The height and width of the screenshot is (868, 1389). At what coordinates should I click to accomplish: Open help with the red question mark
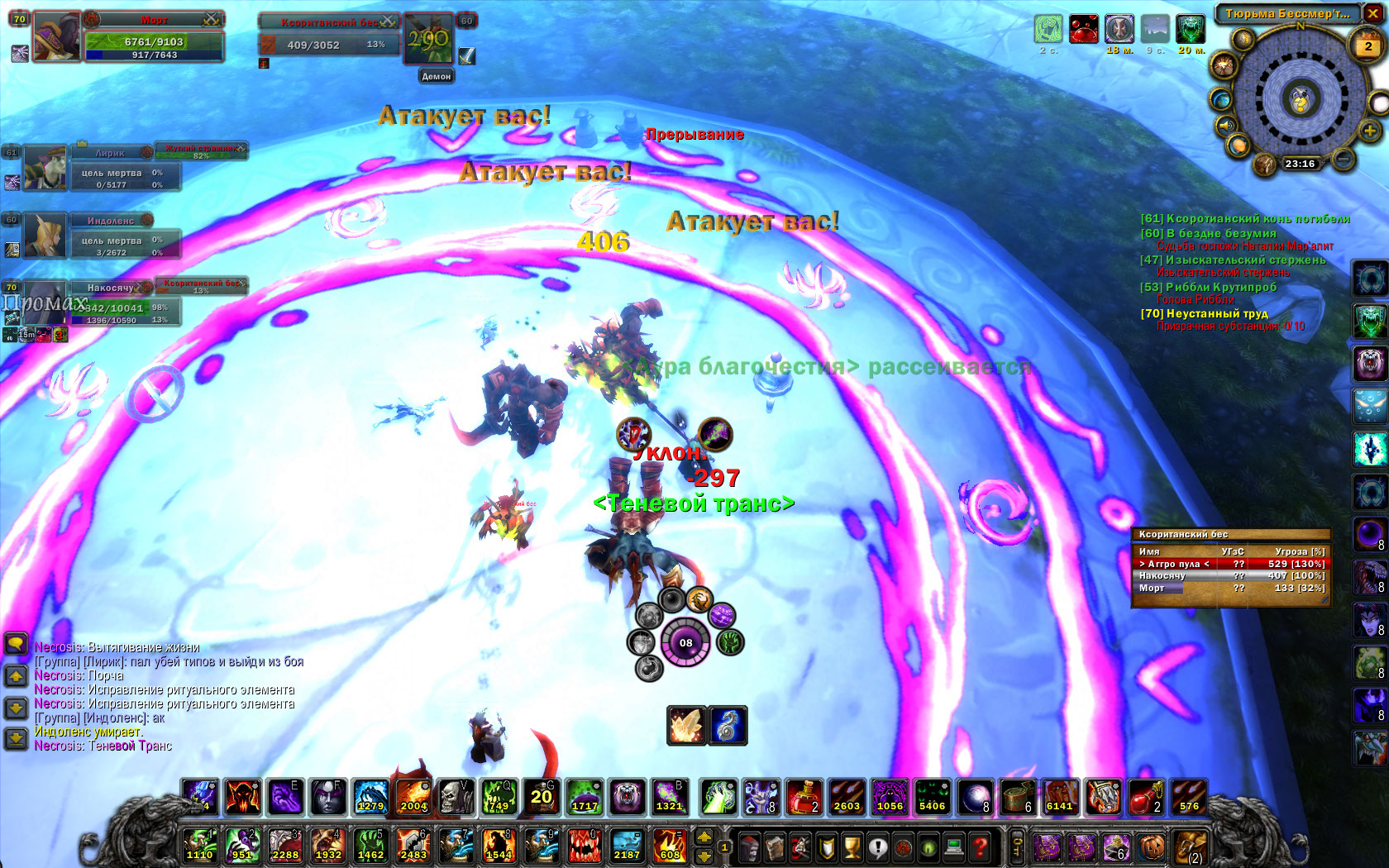tap(981, 847)
